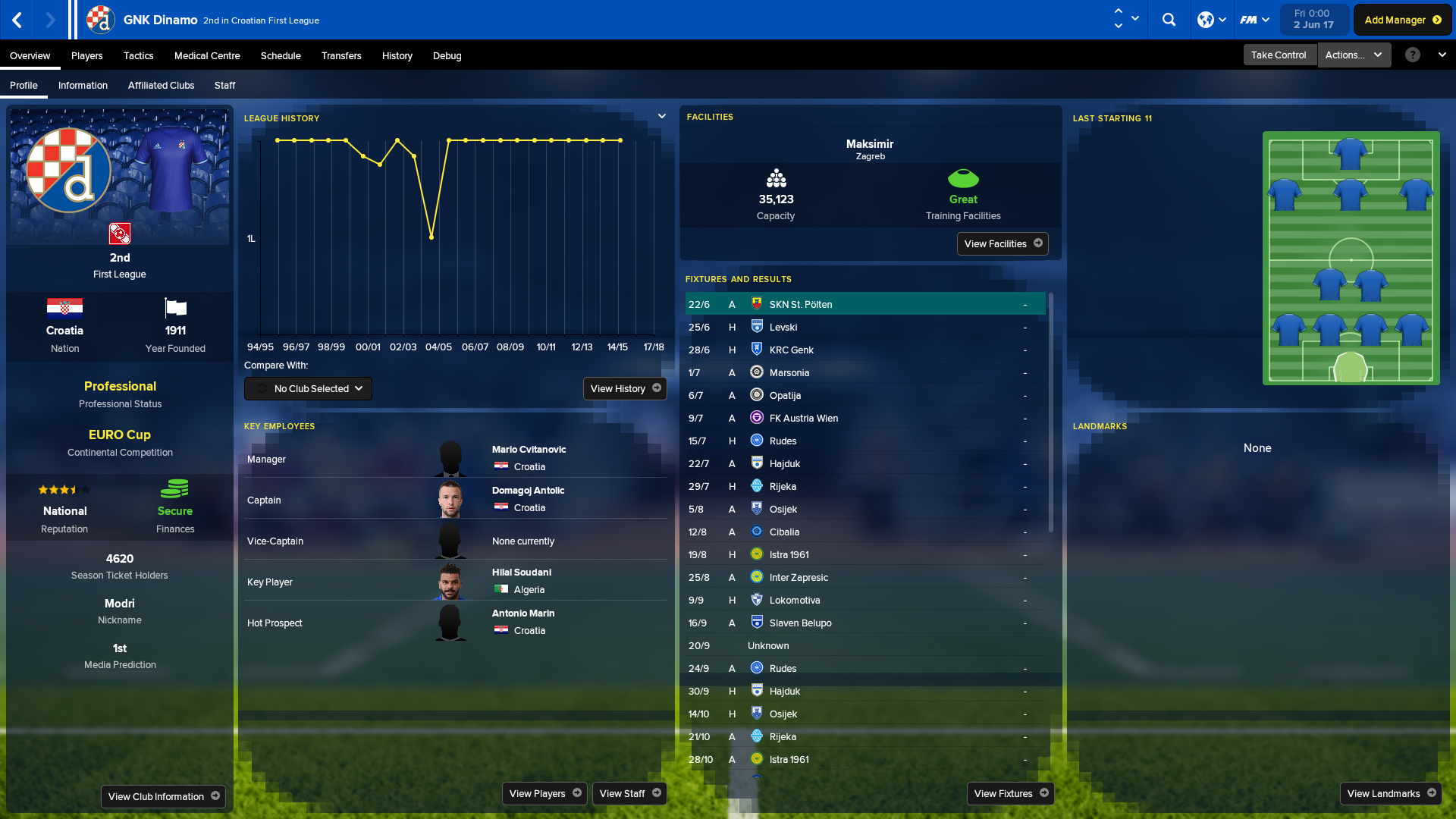Image resolution: width=1456 pixels, height=819 pixels.
Task: Open View Facilities
Action: pos(1002,243)
